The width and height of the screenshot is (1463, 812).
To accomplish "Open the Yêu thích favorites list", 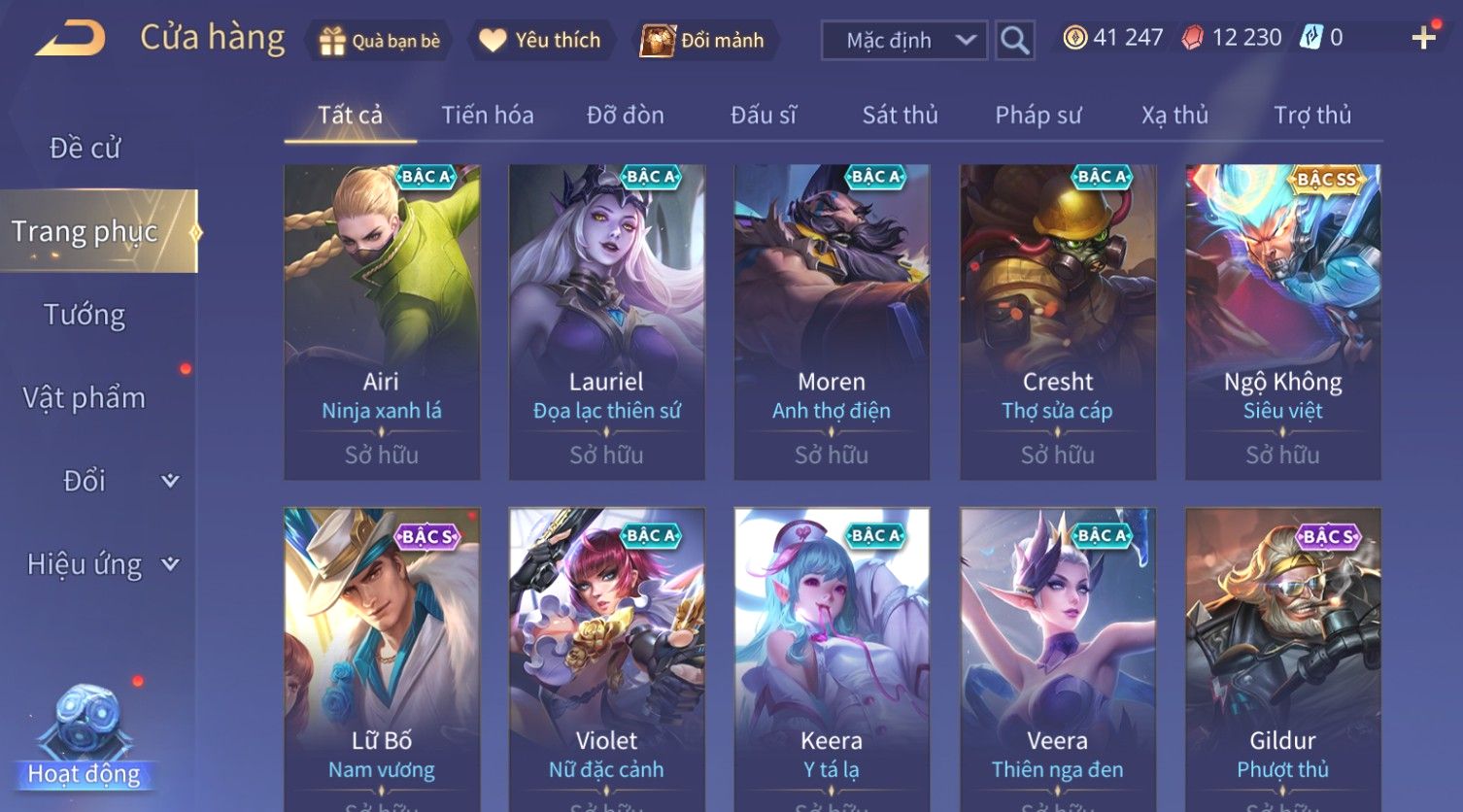I will coord(541,41).
